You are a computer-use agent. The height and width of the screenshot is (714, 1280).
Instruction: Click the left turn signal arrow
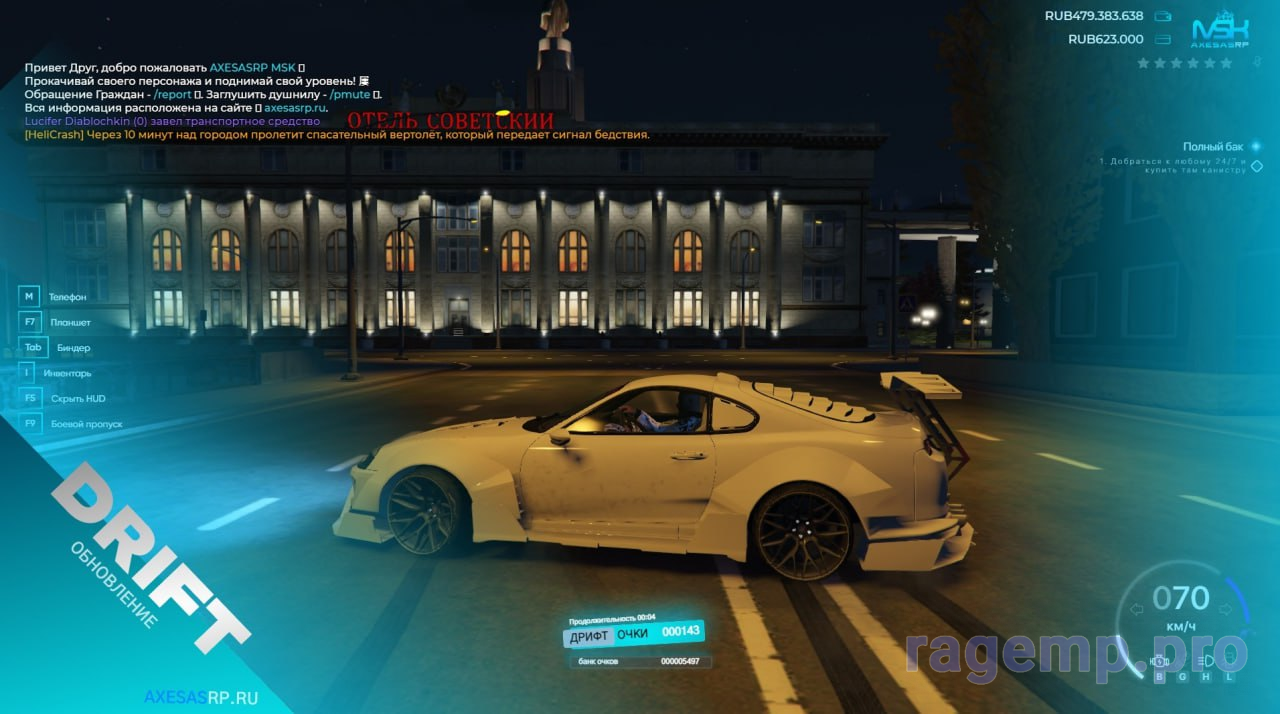click(1136, 609)
